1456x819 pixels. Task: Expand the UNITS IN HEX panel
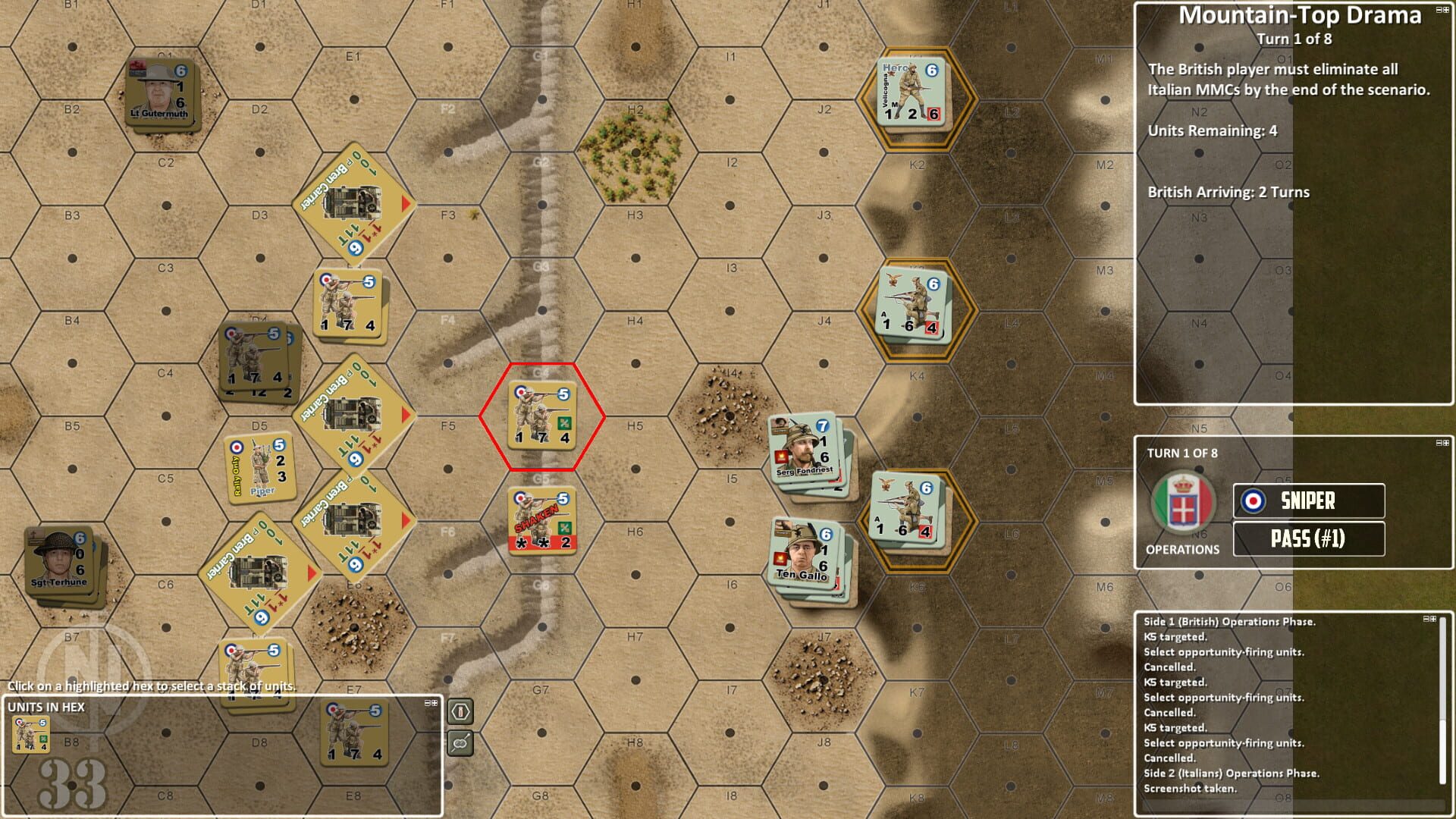(x=435, y=701)
